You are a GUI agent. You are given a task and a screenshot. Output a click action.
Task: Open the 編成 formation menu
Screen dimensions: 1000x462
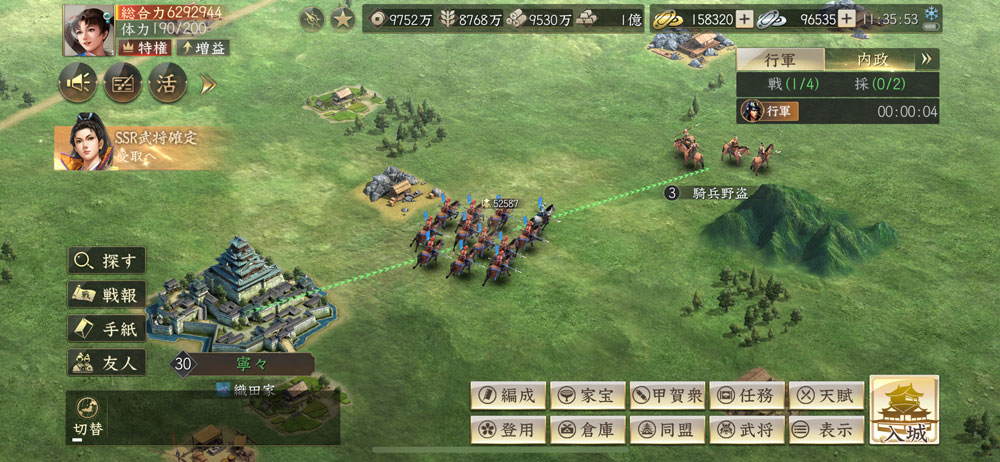click(508, 395)
